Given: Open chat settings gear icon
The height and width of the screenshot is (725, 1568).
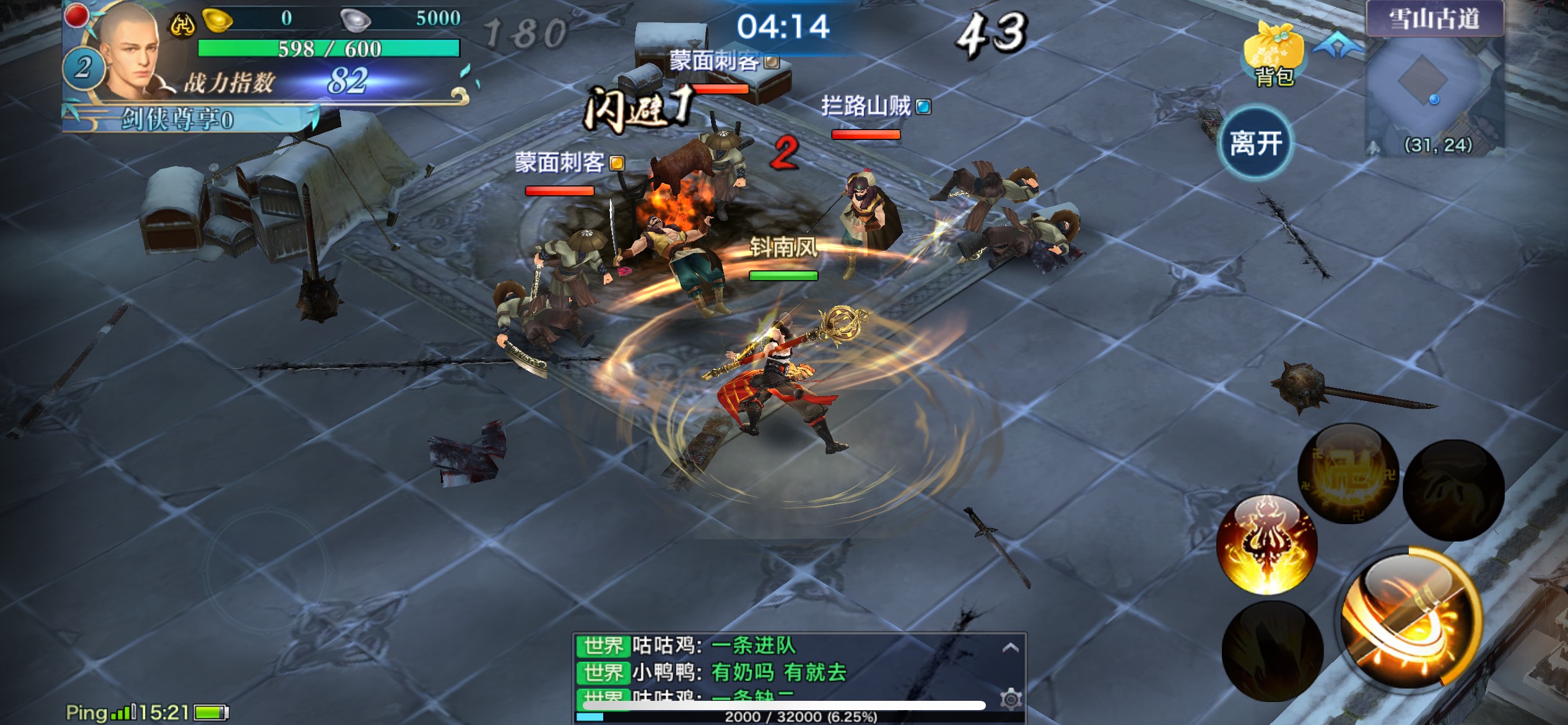Looking at the screenshot, I should coord(1011,700).
